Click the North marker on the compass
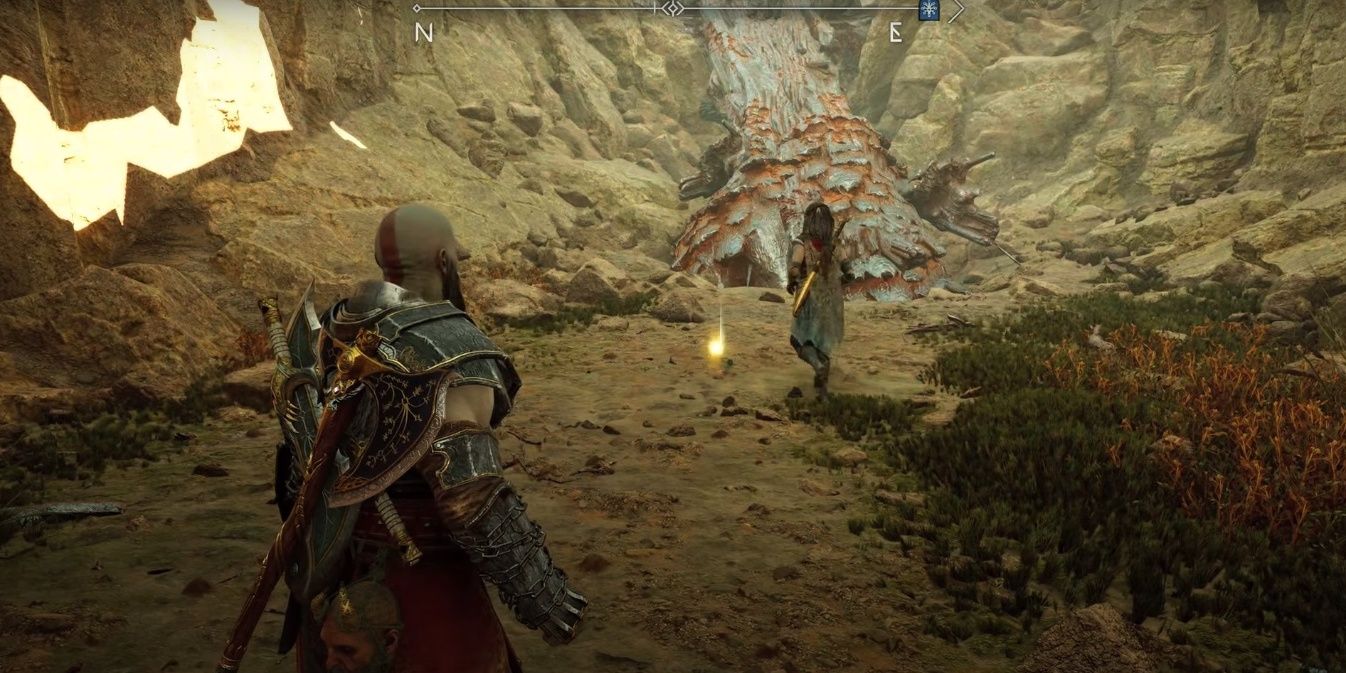 click(424, 32)
